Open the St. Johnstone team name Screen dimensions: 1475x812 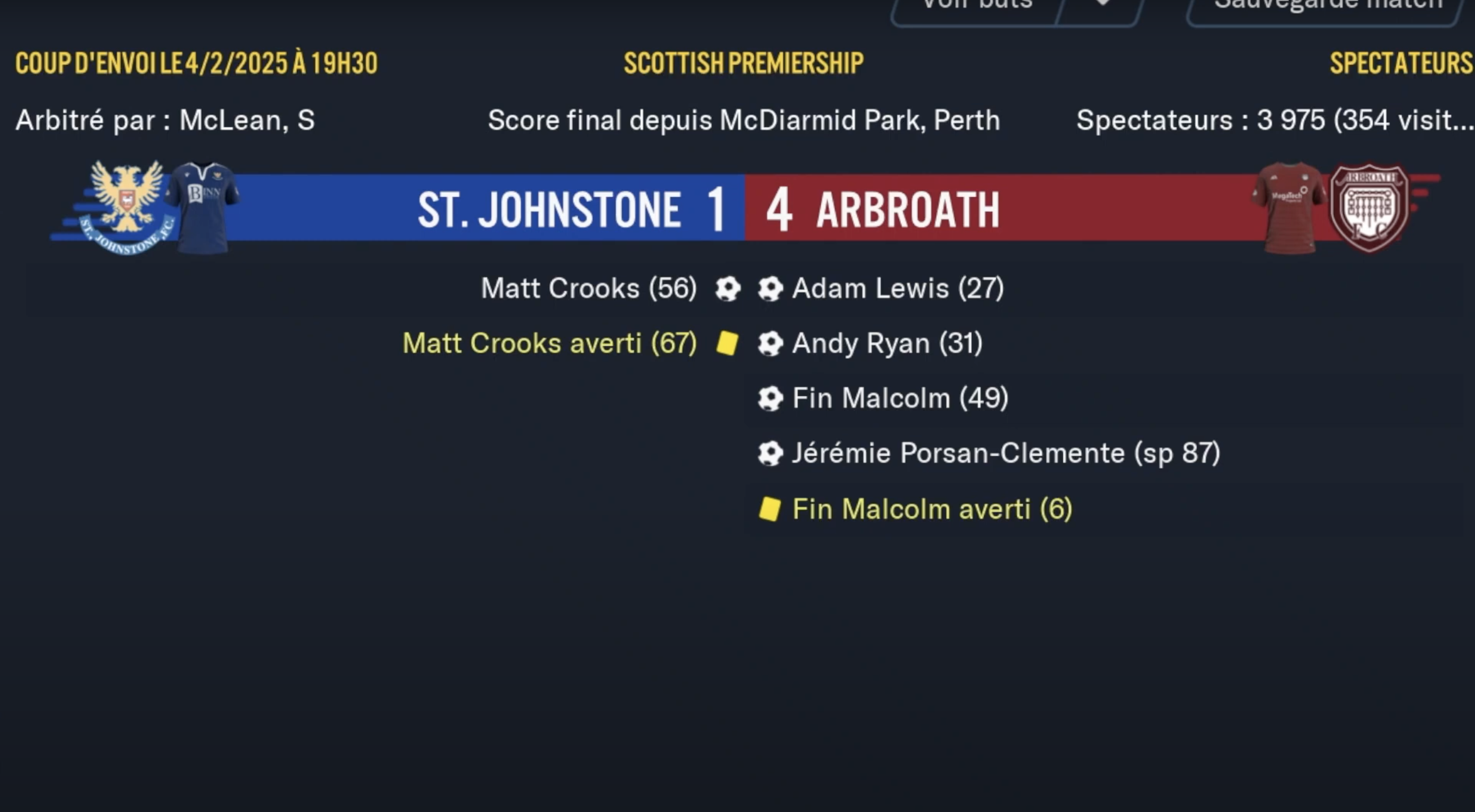549,210
